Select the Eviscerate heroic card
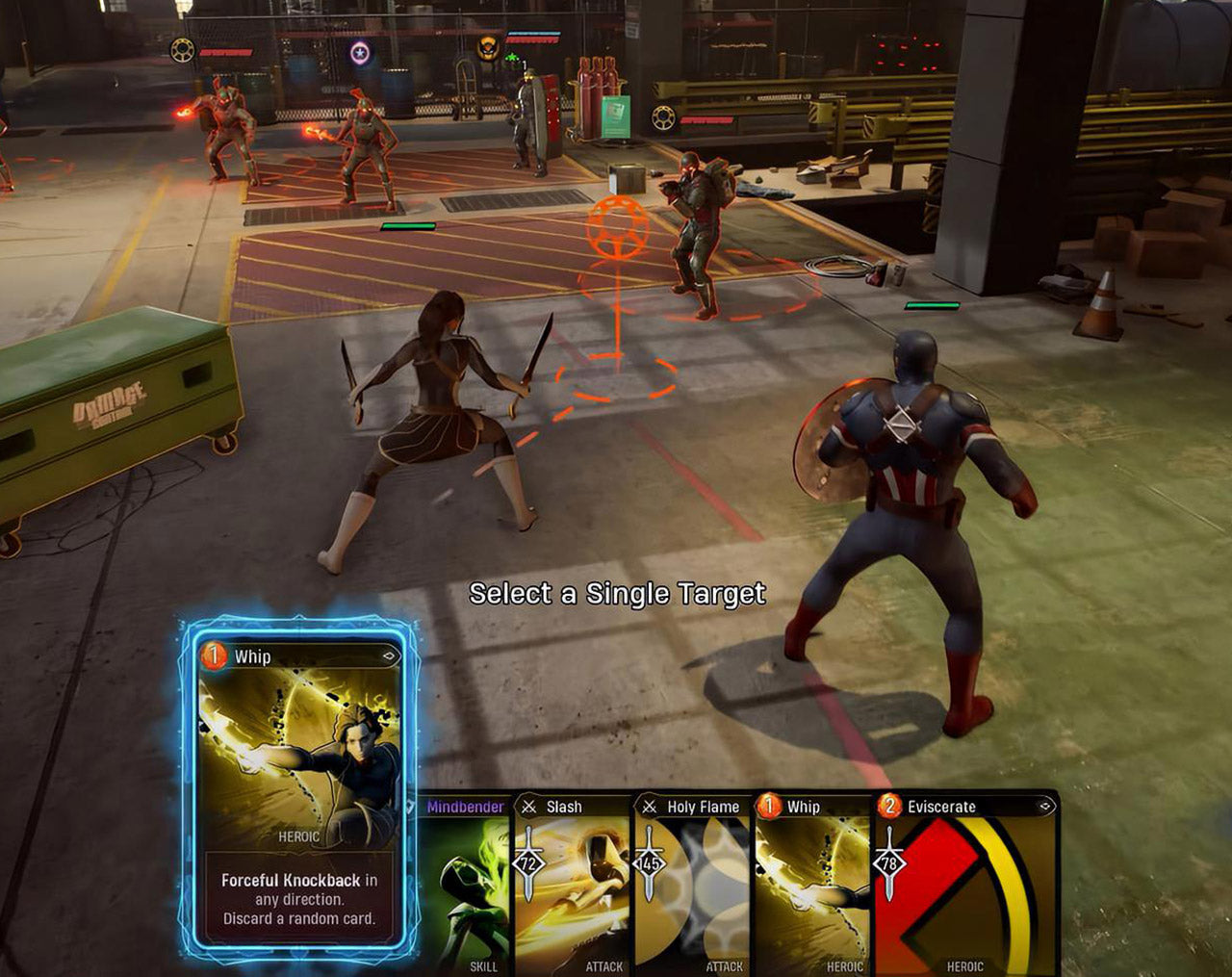The height and width of the screenshot is (977, 1232). coord(965,884)
